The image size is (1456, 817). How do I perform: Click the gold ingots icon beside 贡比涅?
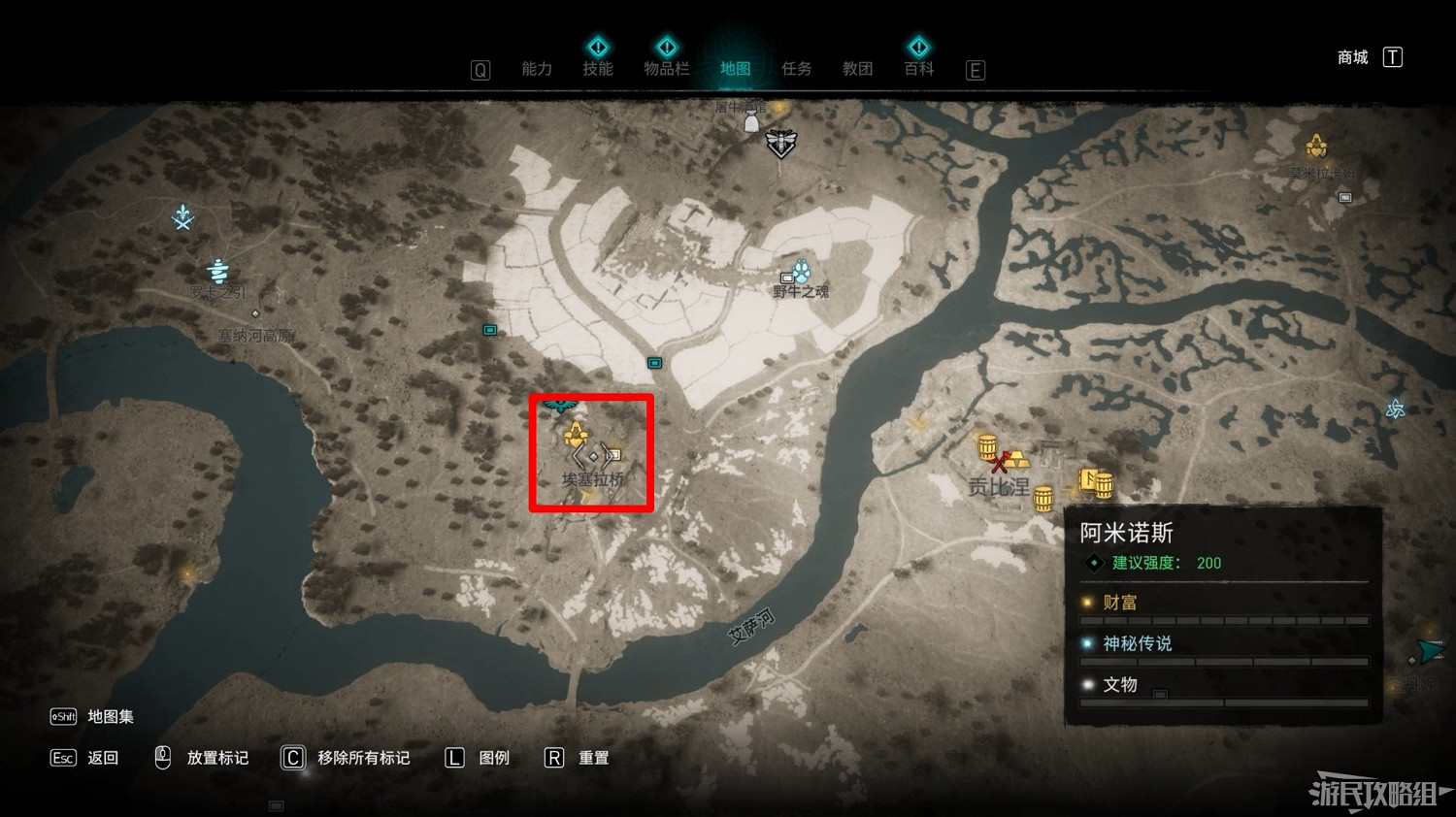[x=1017, y=459]
